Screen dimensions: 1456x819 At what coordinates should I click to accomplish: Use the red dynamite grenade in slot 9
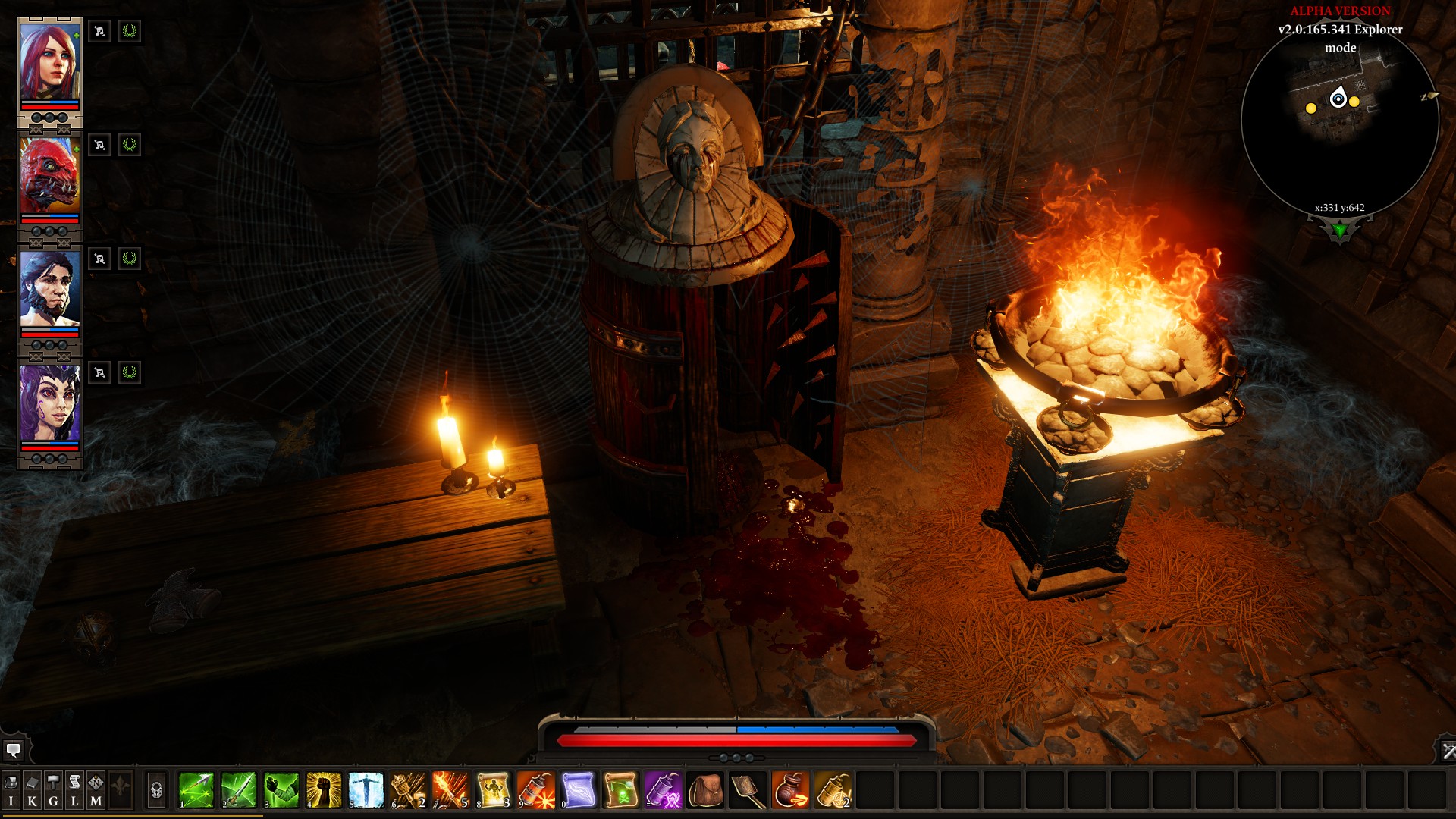tap(536, 790)
